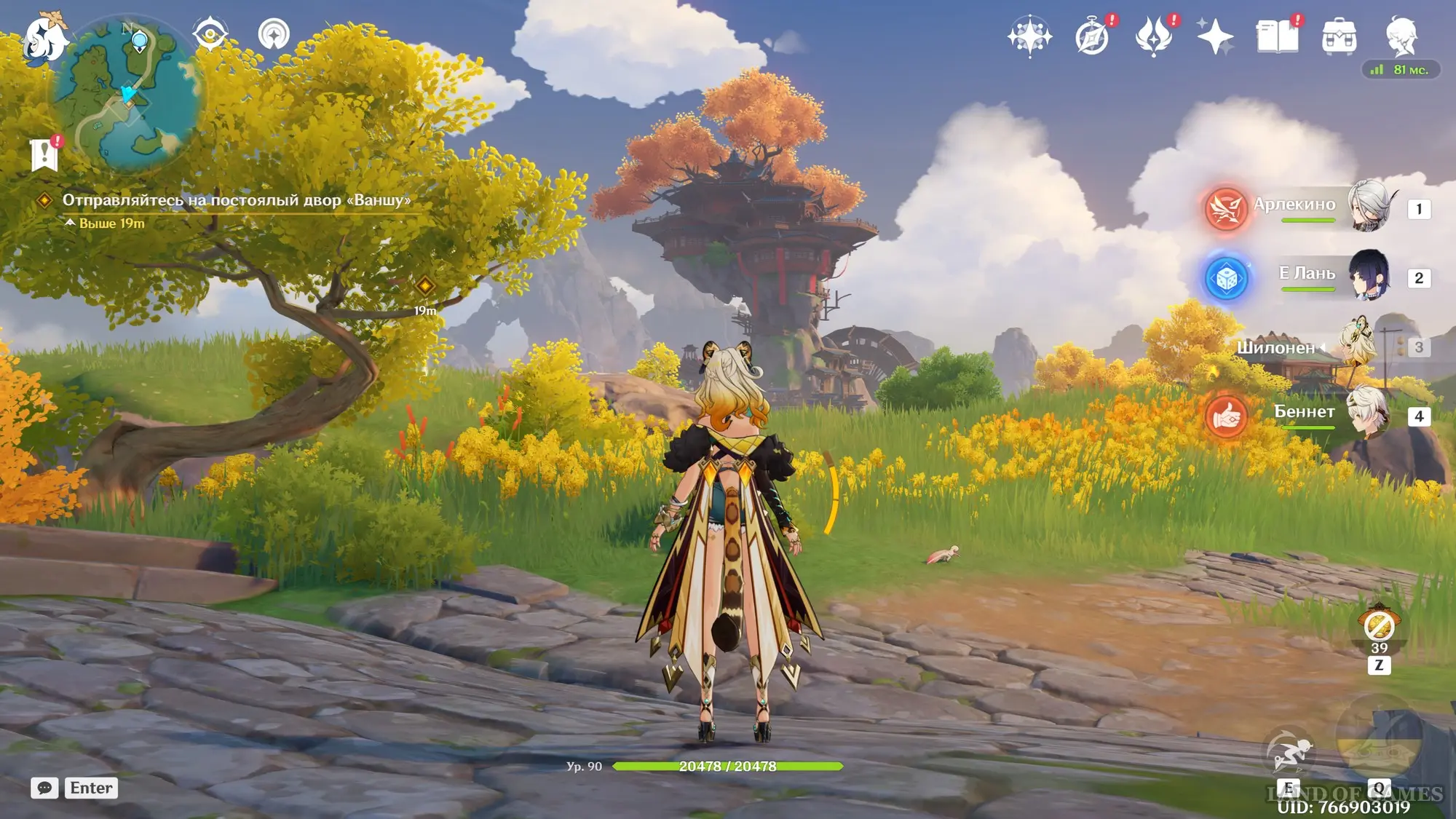1456x819 pixels.
Task: Open the Battle Pass icon
Action: tap(1153, 36)
